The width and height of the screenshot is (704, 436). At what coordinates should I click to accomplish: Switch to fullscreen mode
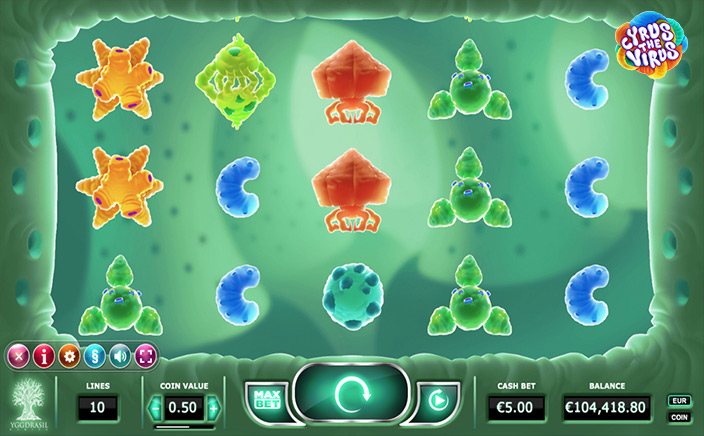pyautogui.click(x=145, y=355)
